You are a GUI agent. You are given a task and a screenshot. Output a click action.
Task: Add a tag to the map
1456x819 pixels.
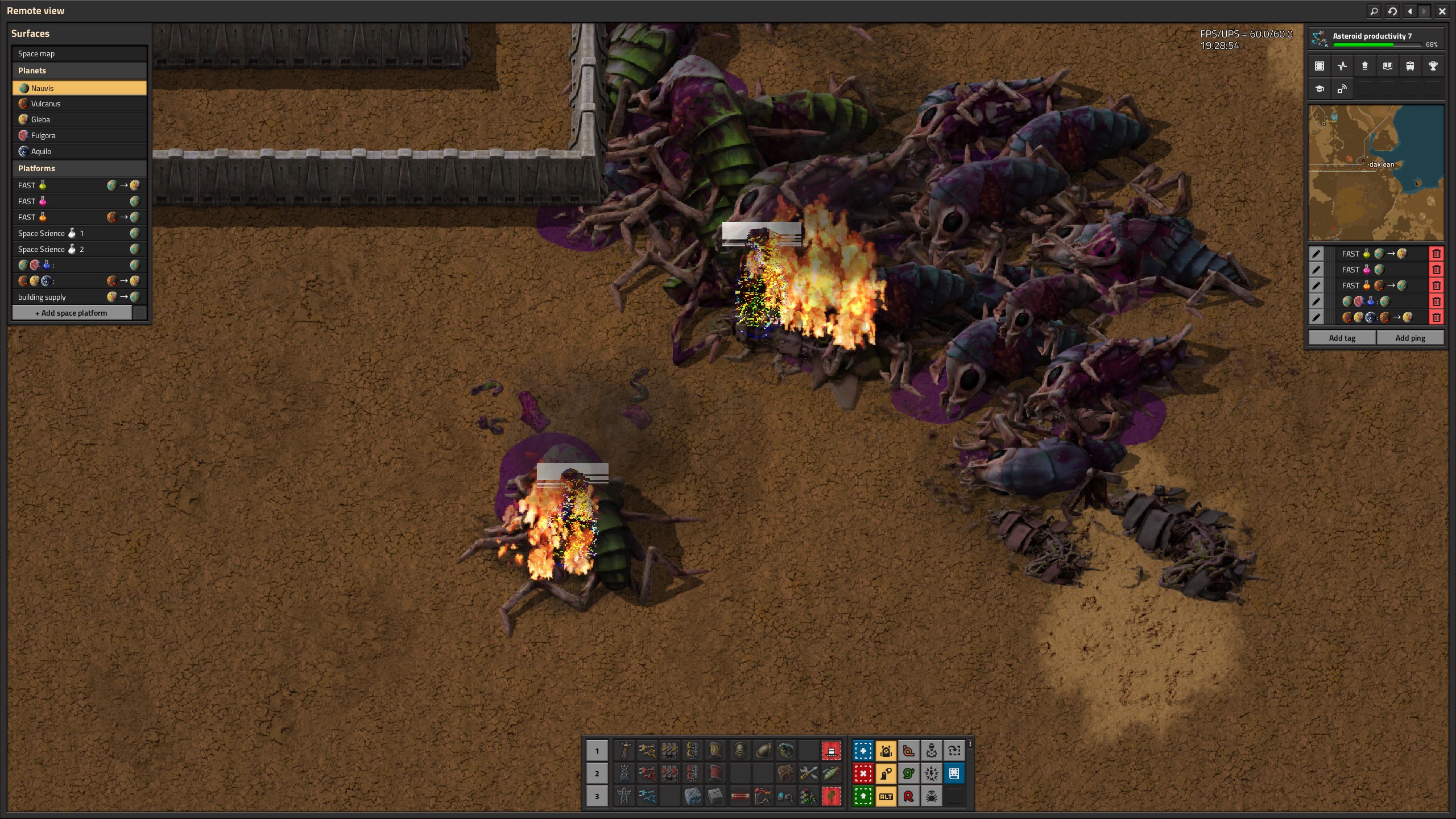1342,338
